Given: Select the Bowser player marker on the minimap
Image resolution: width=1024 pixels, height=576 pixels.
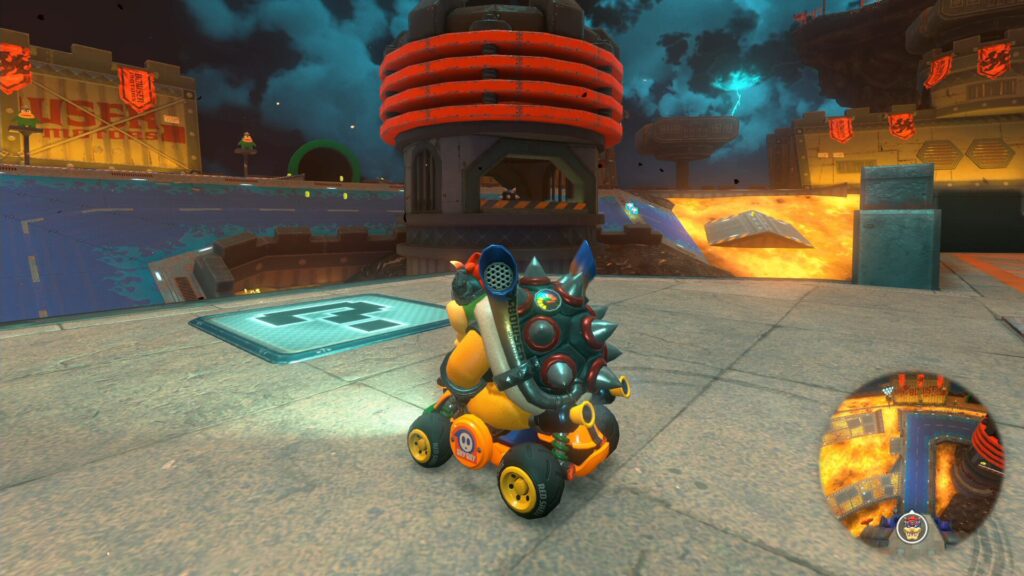Looking at the screenshot, I should pos(910,526).
